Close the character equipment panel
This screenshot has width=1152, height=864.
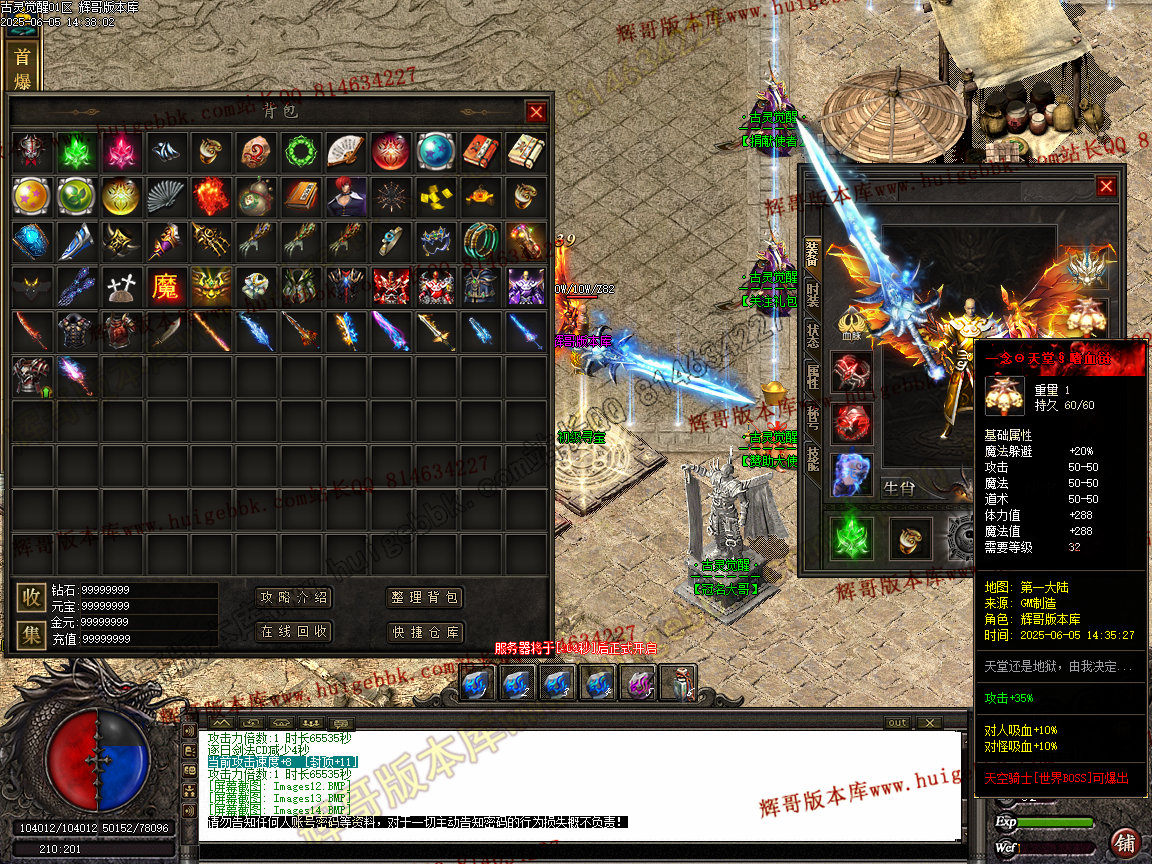(1105, 186)
